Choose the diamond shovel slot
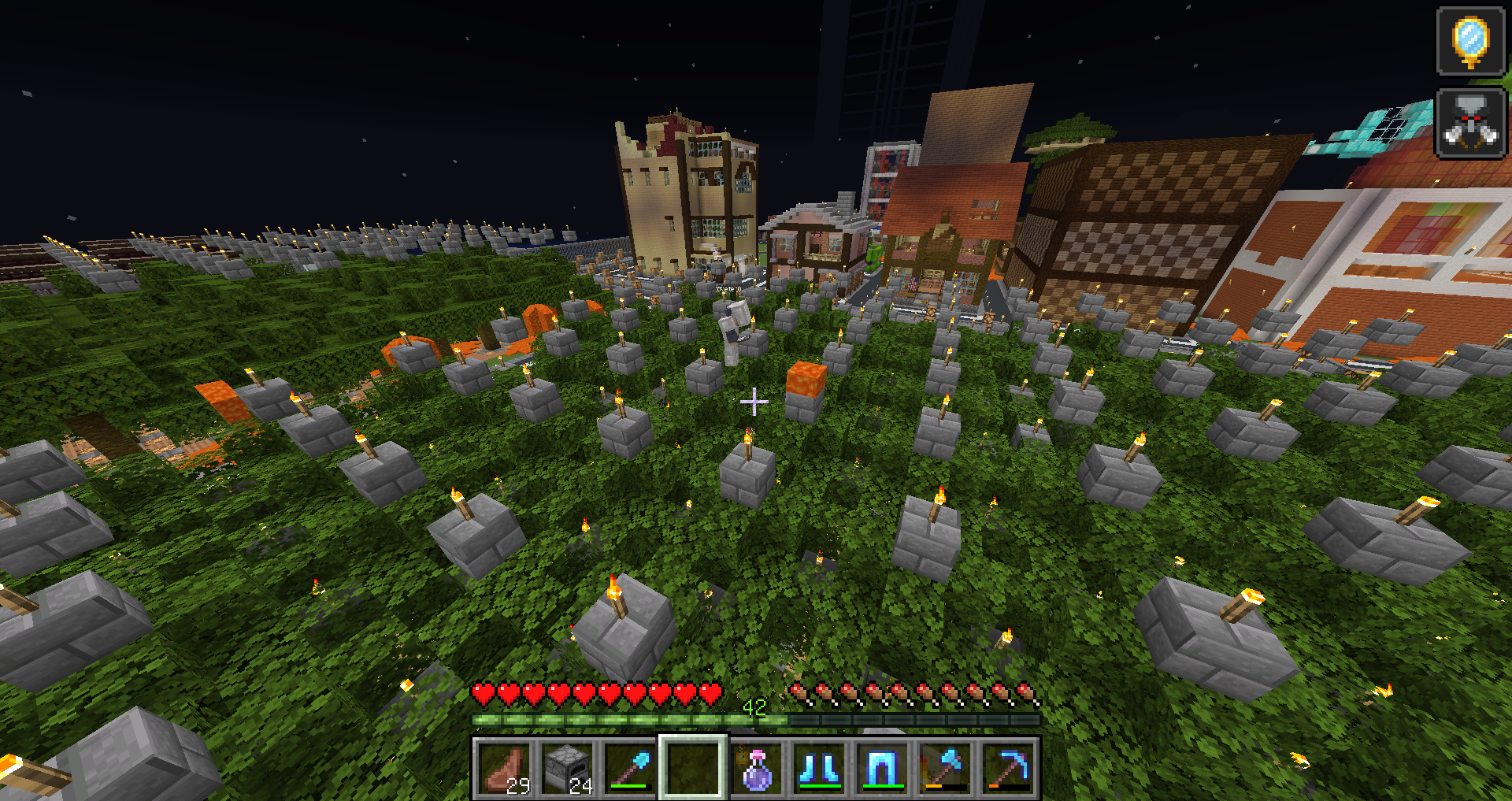1512x801 pixels. (630, 768)
